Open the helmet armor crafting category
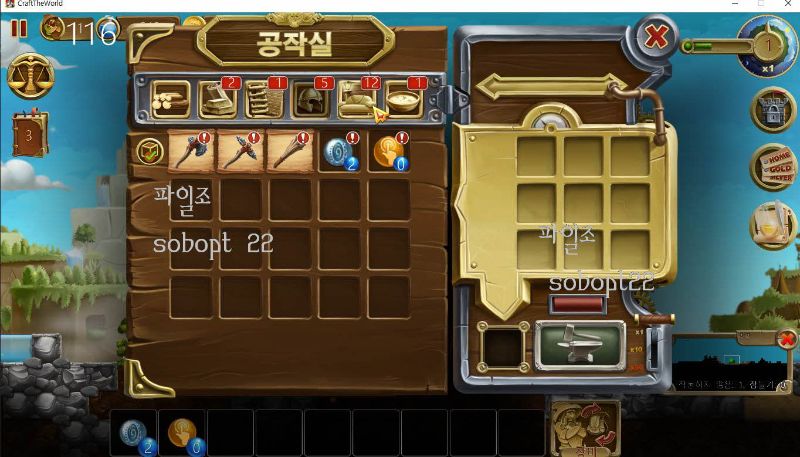800x457 pixels. click(310, 98)
